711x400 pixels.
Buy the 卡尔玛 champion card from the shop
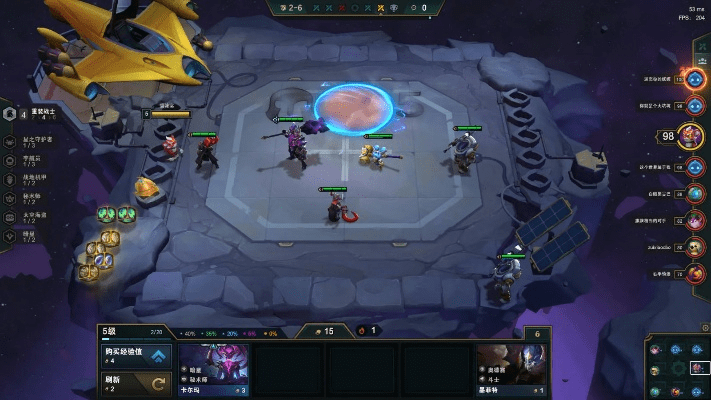point(214,369)
